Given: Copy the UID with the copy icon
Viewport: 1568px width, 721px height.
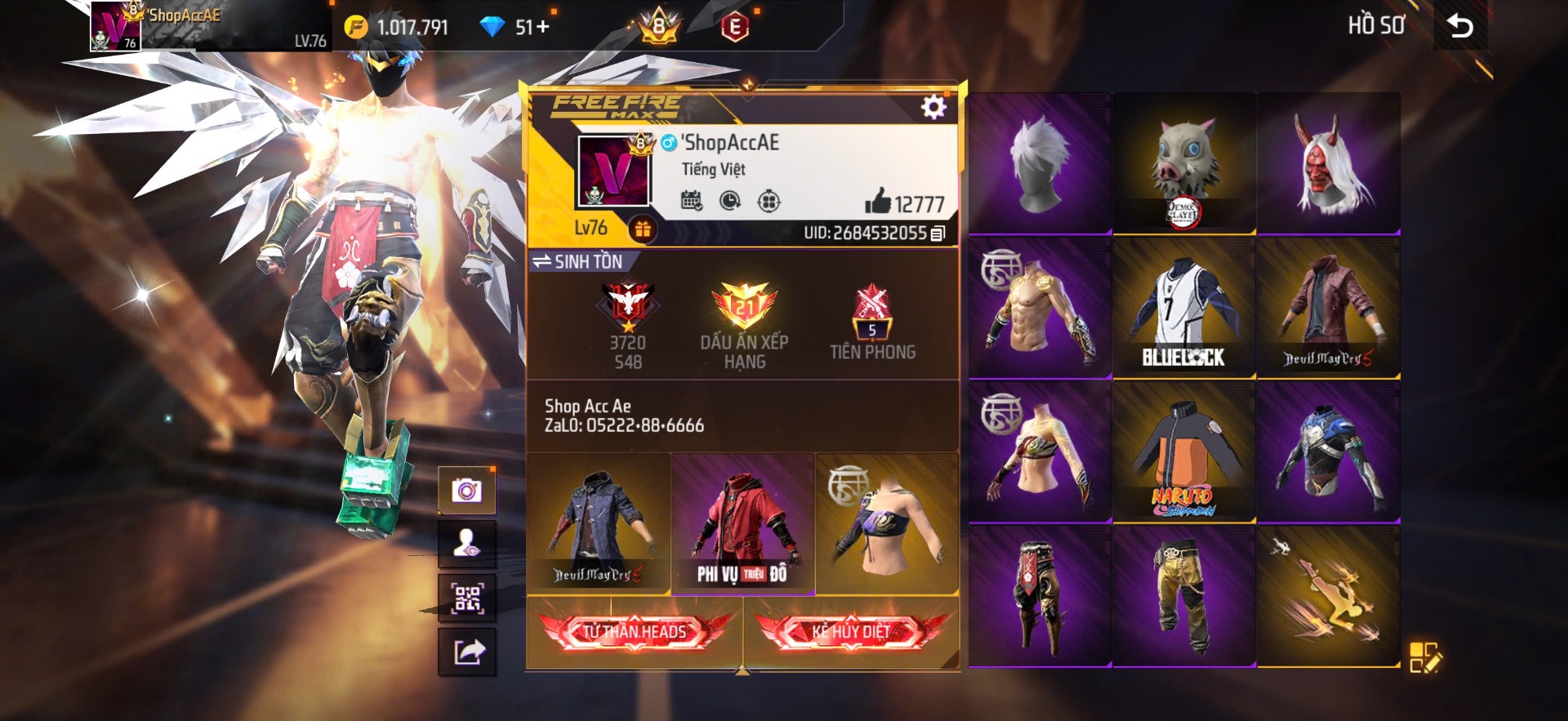Looking at the screenshot, I should coord(938,234).
